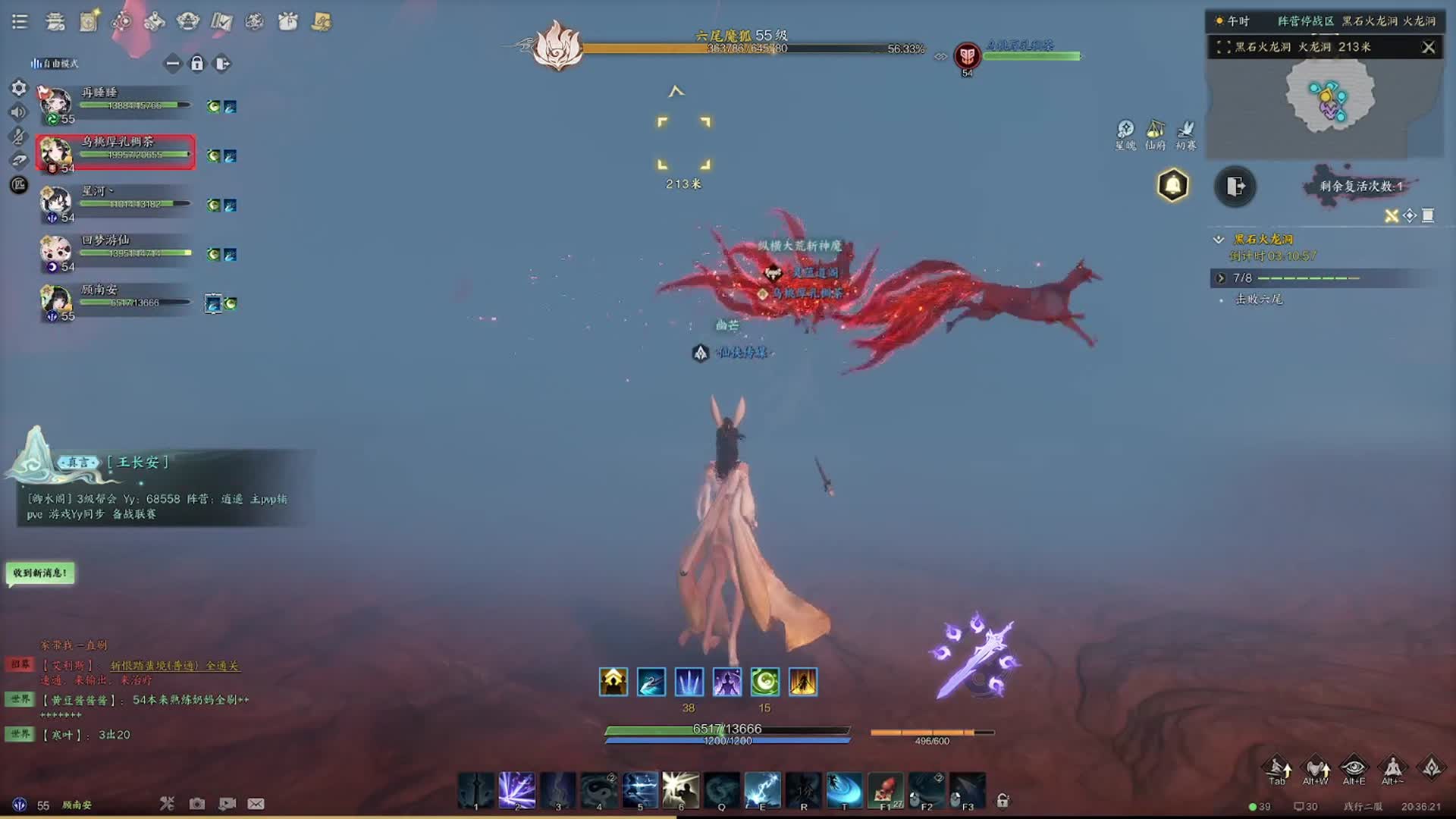Open the new message notification 收到新消息
The image size is (1456, 819).
40,573
